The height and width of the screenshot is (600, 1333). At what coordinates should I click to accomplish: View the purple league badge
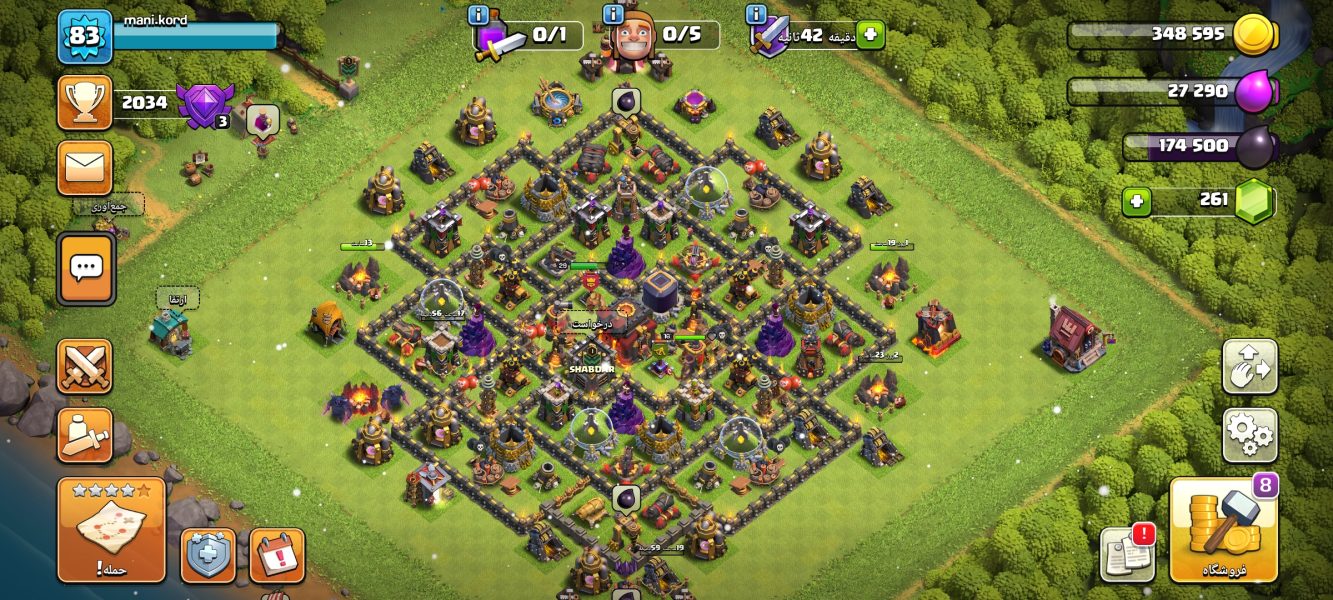point(202,104)
